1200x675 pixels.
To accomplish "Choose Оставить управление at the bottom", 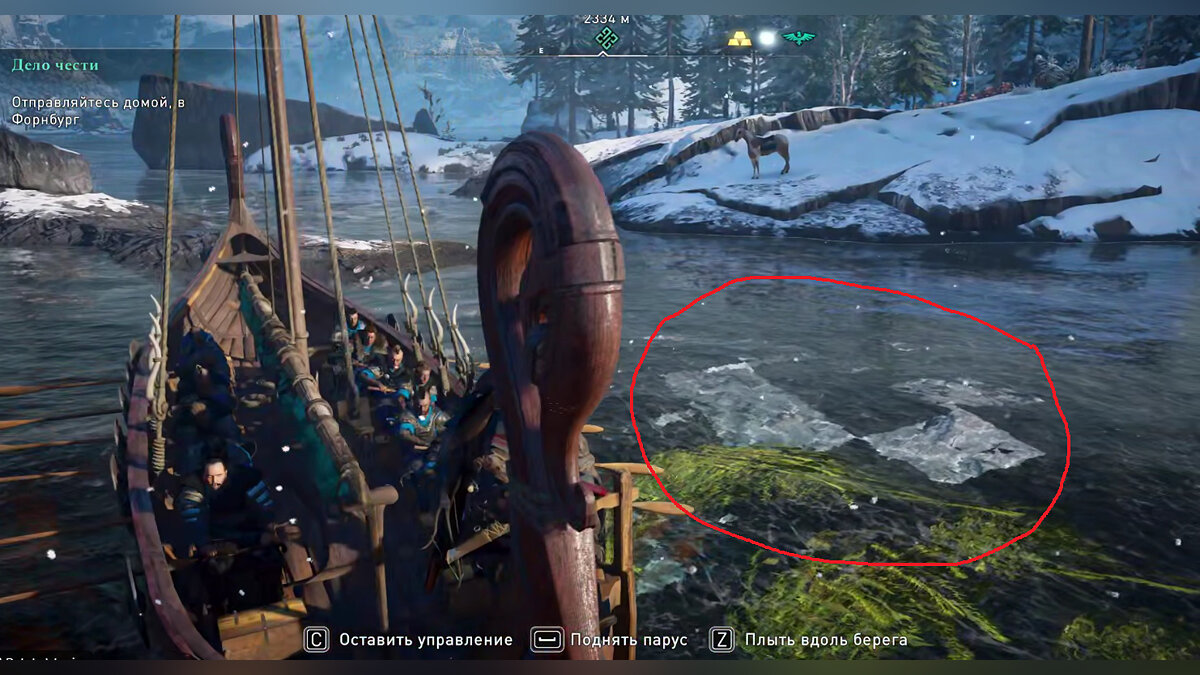I will click(410, 640).
